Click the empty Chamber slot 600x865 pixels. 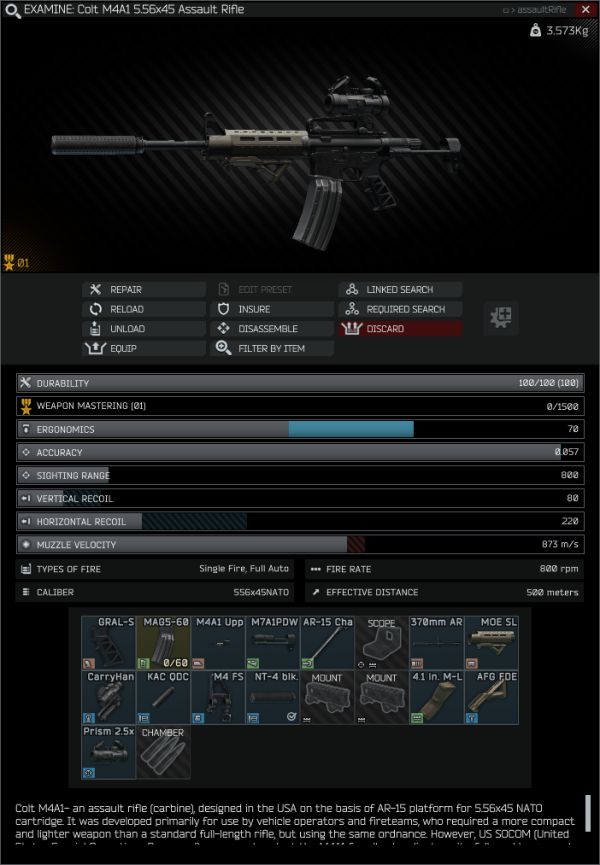[163, 752]
